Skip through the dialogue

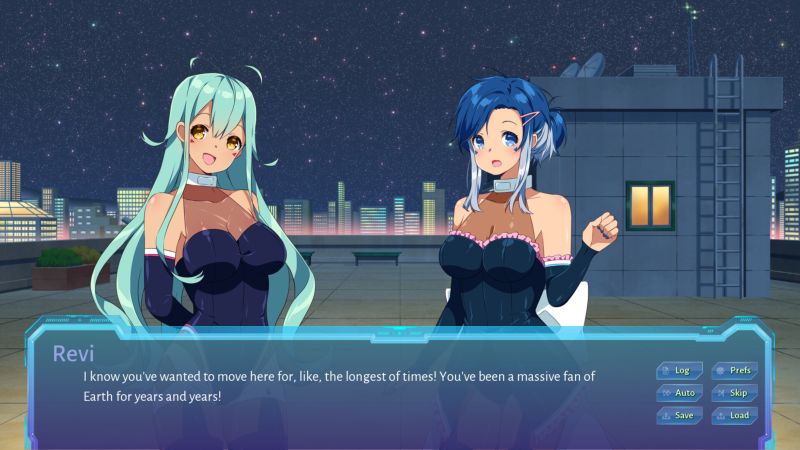734,393
